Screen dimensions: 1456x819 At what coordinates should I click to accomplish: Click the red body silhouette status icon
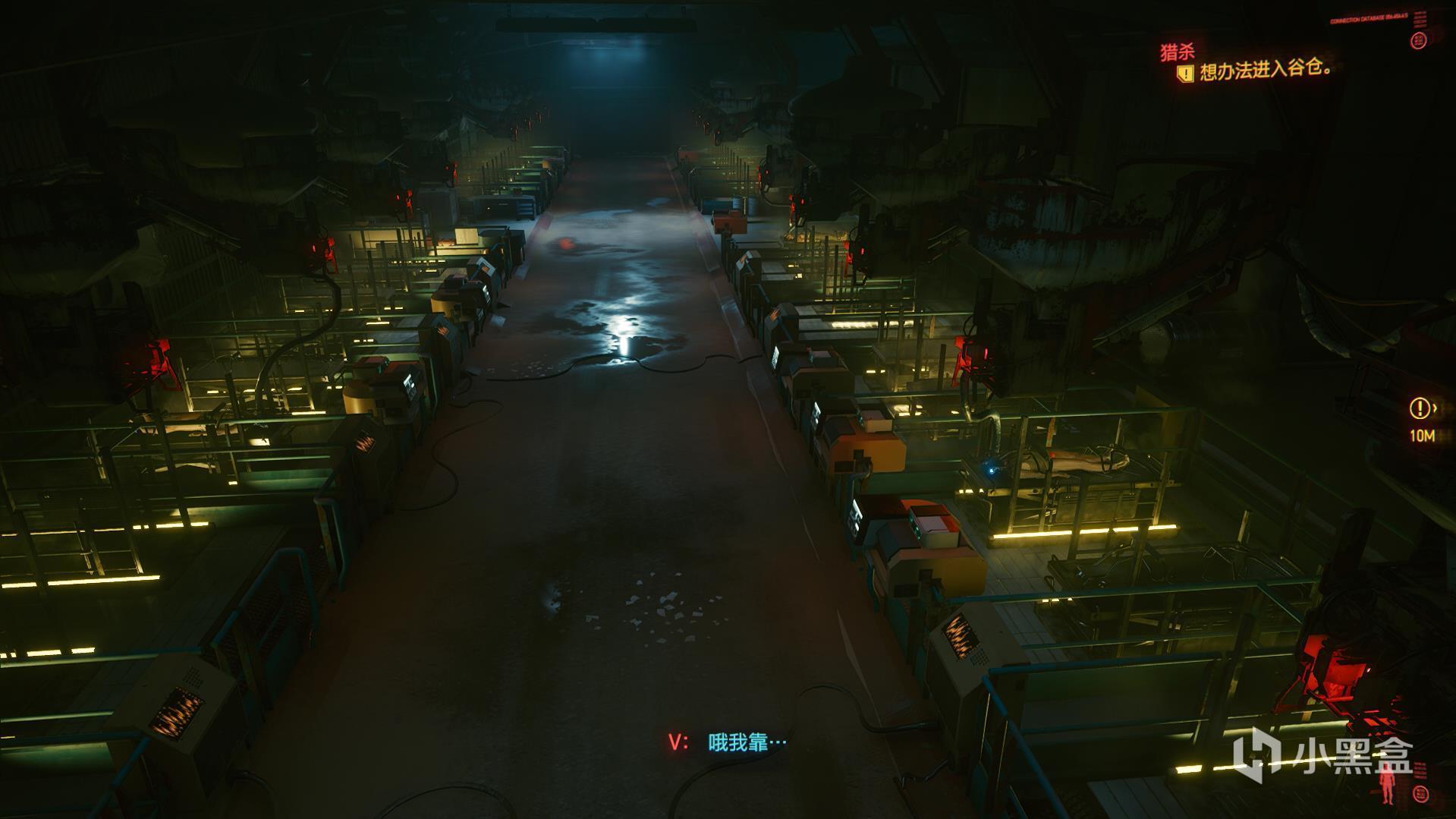click(x=1386, y=788)
